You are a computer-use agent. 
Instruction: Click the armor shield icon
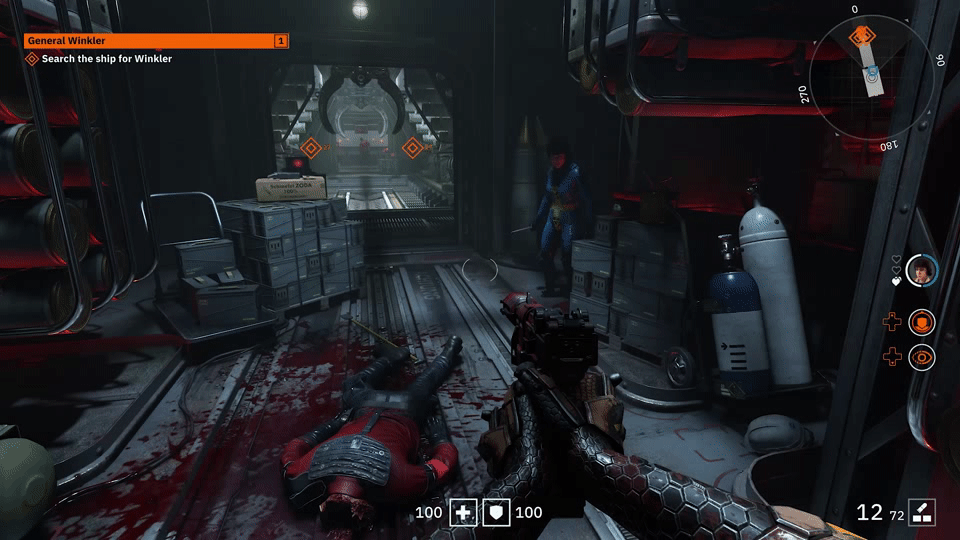(x=497, y=513)
